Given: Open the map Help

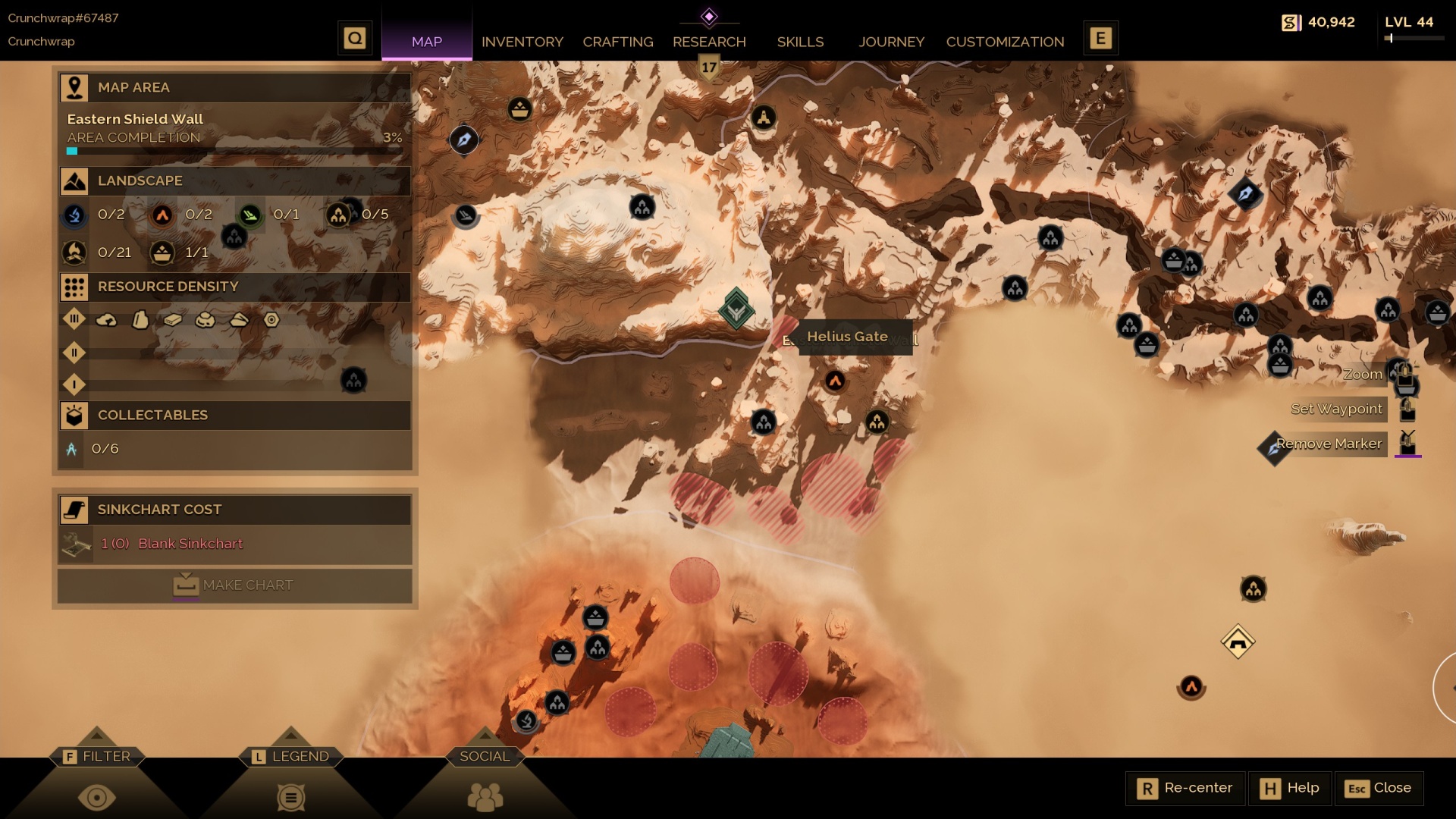Looking at the screenshot, I should (1290, 789).
